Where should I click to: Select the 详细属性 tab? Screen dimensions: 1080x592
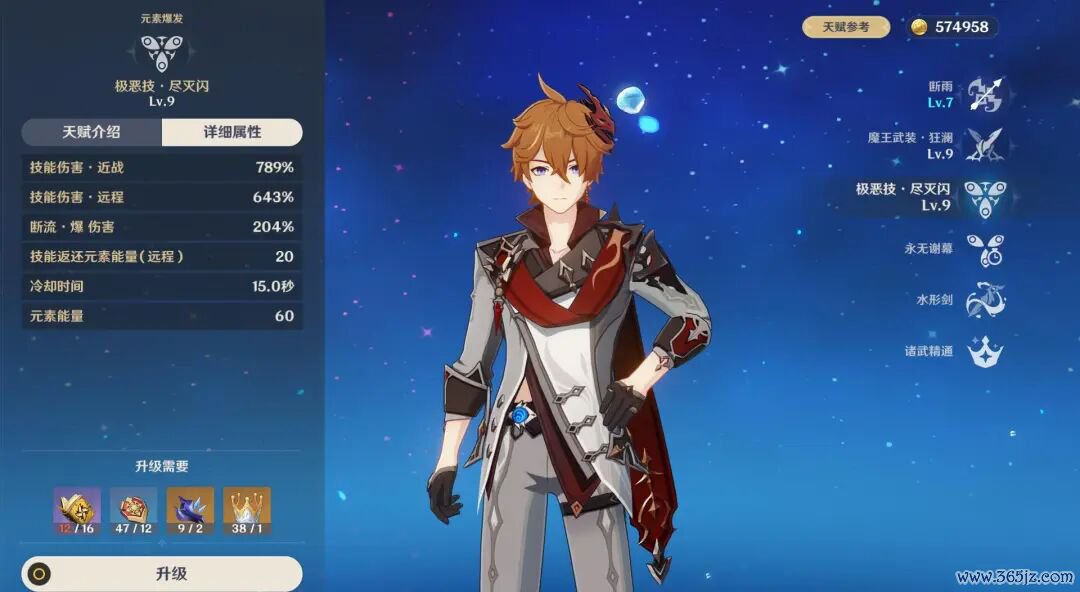(x=232, y=132)
